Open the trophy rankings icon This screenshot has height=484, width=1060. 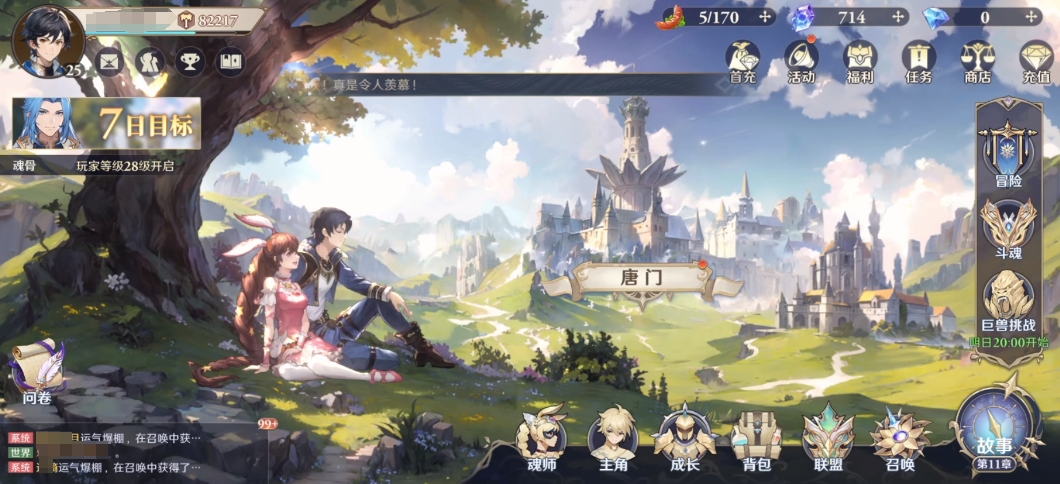click(x=189, y=61)
